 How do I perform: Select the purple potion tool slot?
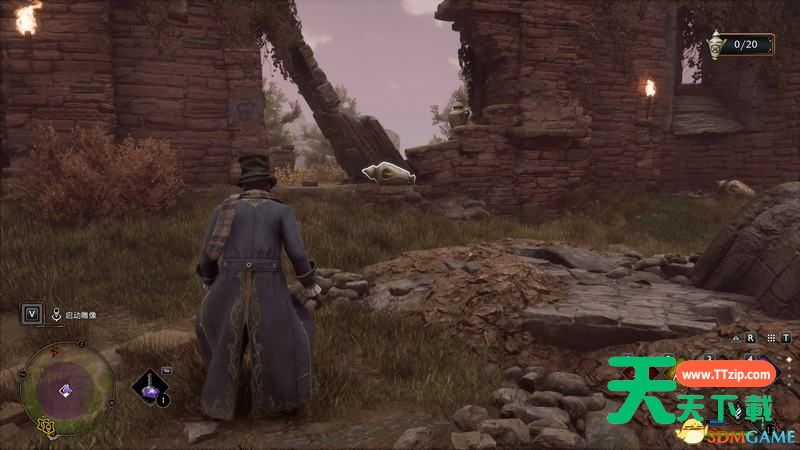(150, 386)
